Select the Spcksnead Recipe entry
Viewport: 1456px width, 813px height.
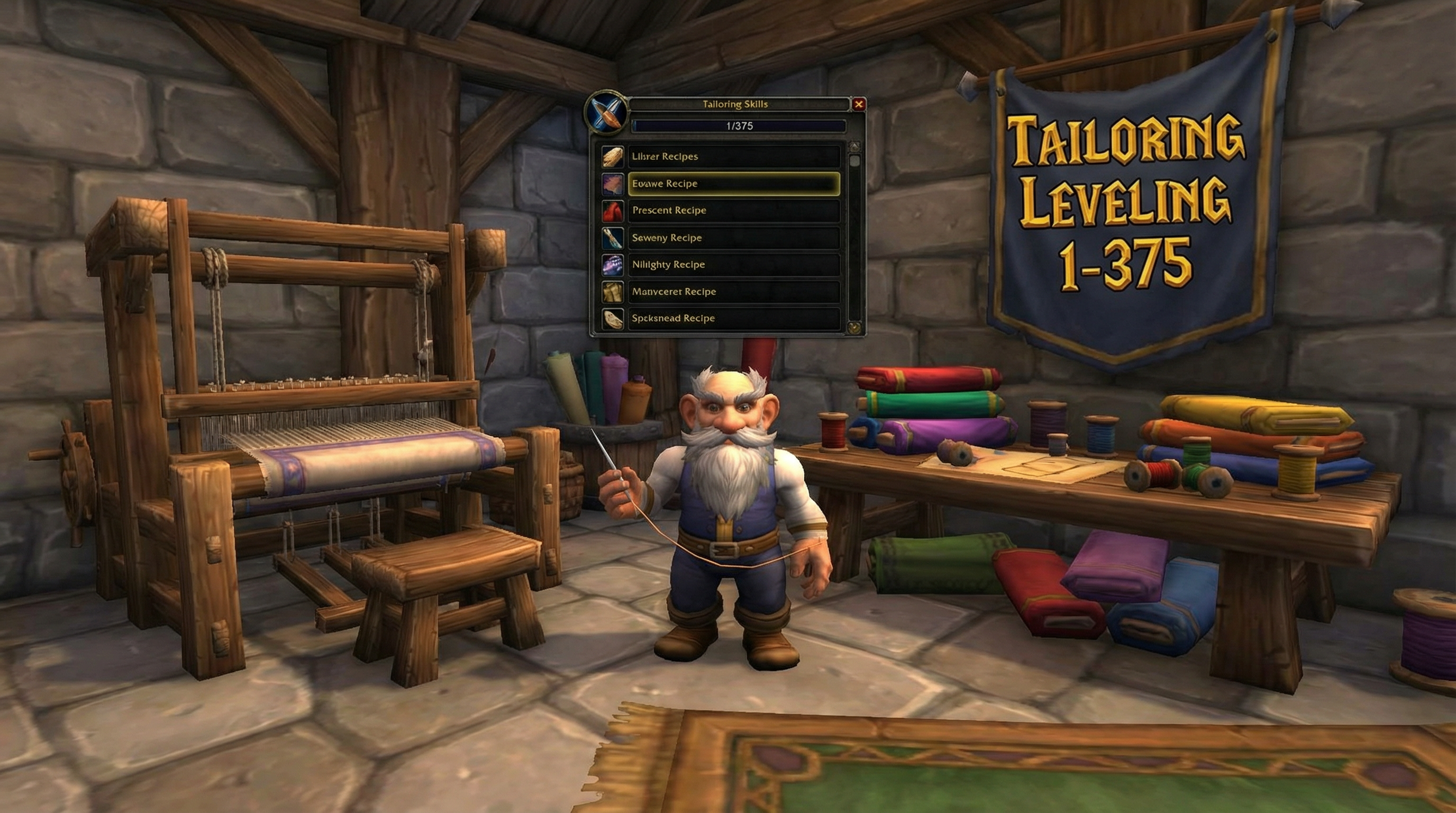pyautogui.click(x=734, y=318)
